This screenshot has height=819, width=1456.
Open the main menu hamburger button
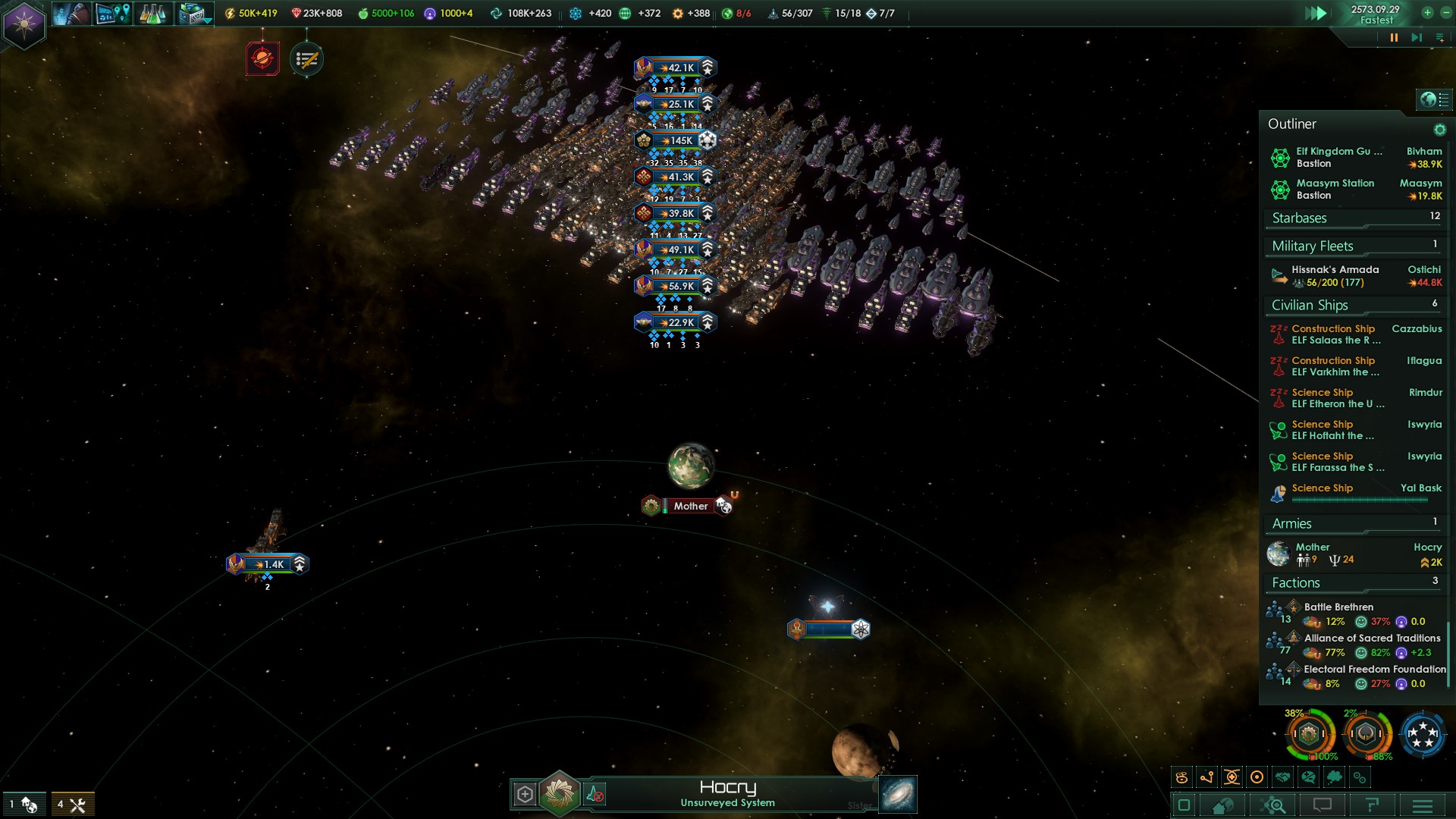[1423, 805]
